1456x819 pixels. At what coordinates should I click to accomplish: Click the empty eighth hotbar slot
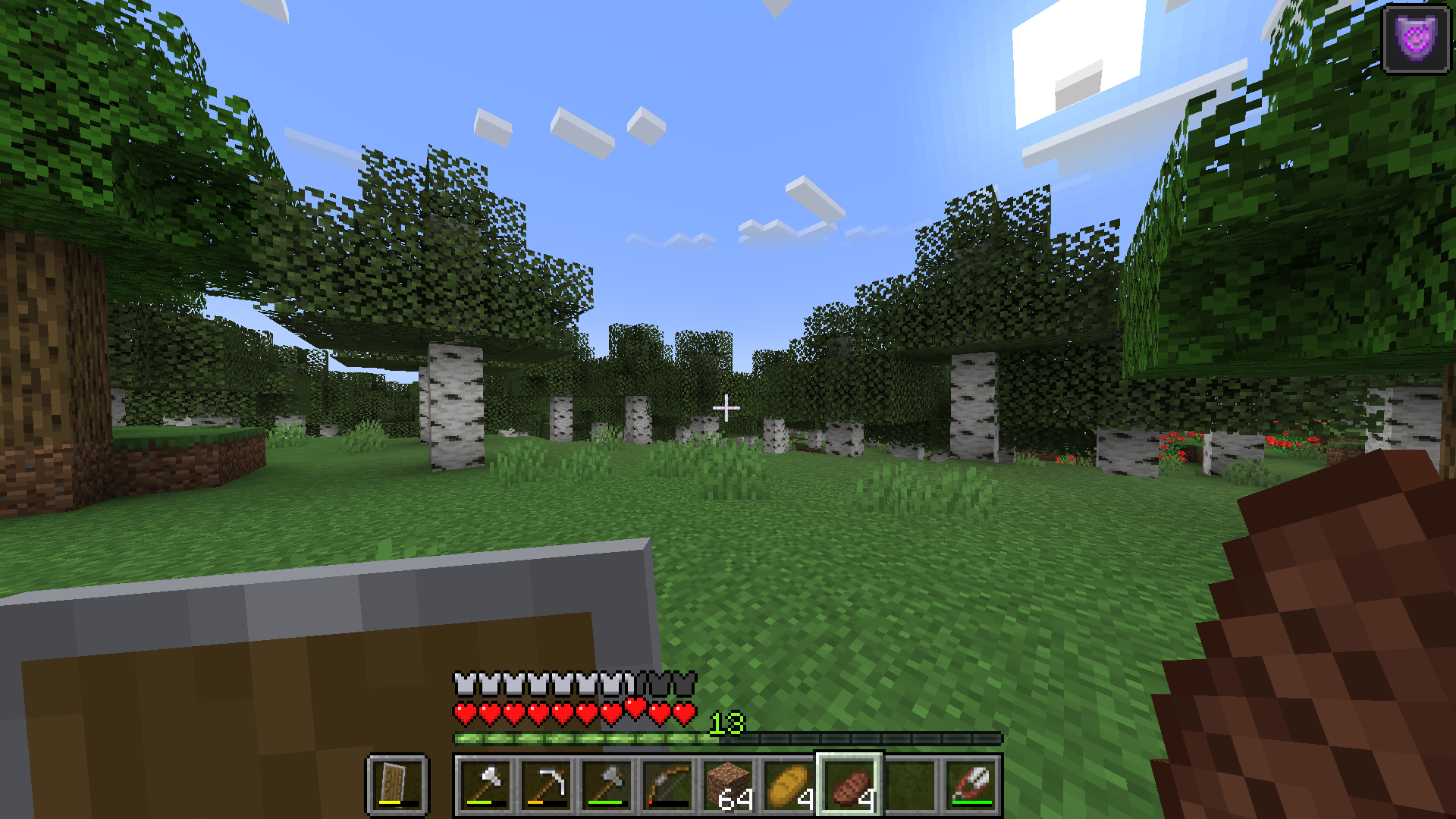(910, 785)
